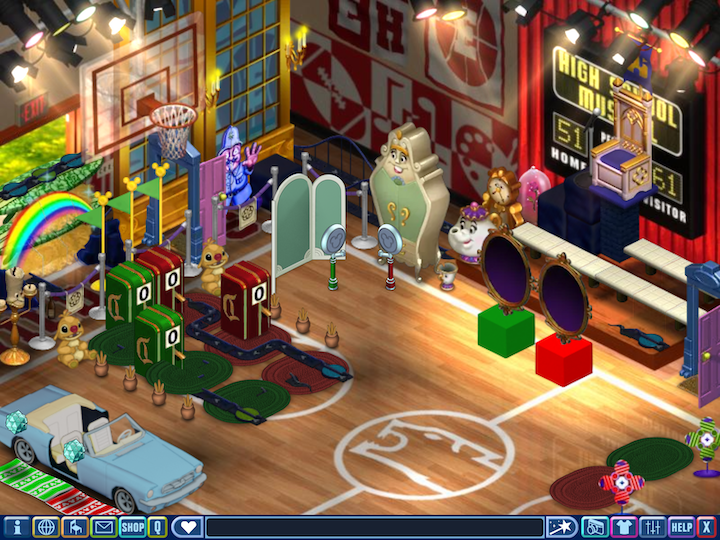Screen dimensions: 720x540
Task: Click the heart emote button
Action: [187, 527]
